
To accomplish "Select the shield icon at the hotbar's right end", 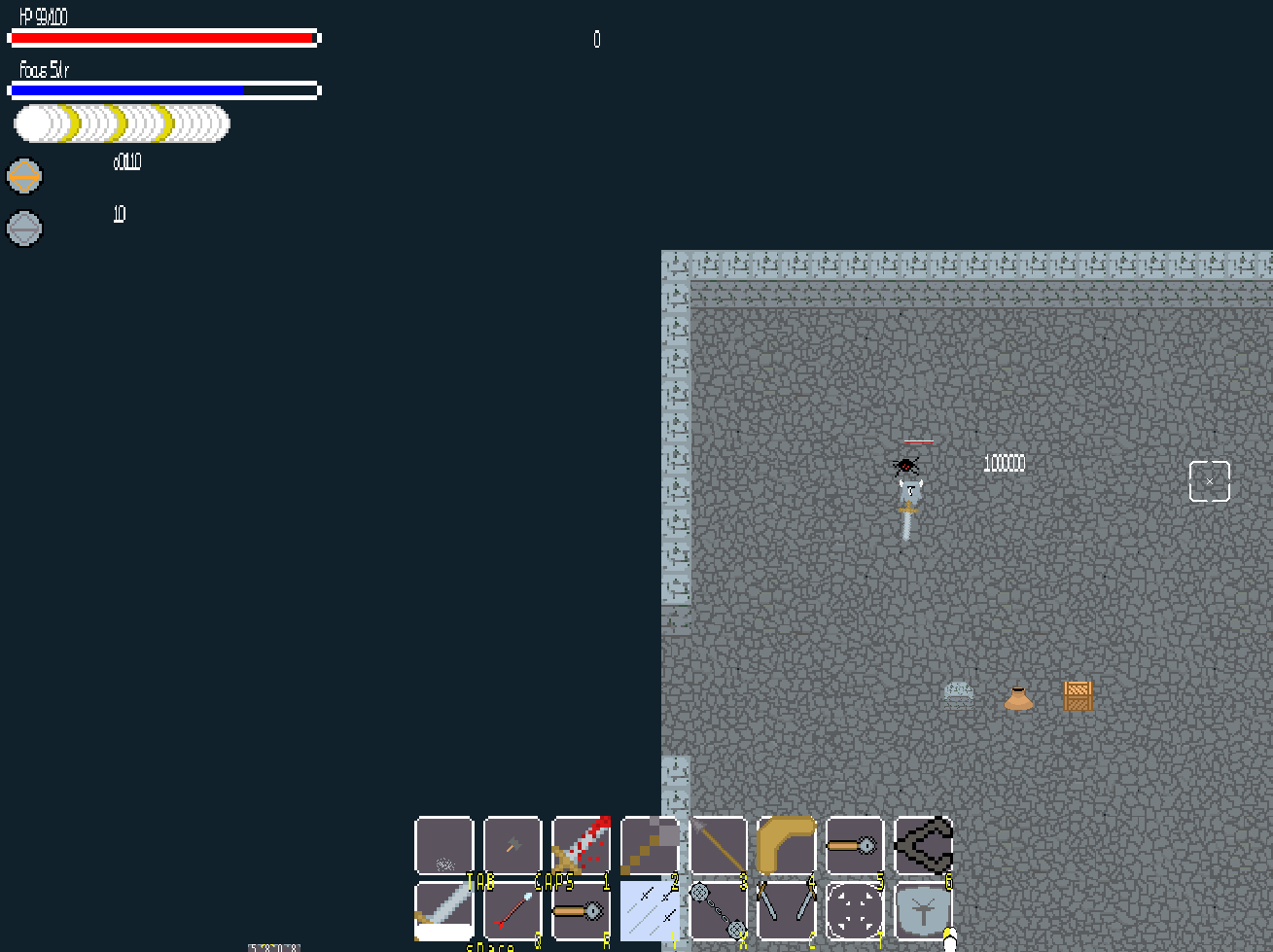I will 922,912.
